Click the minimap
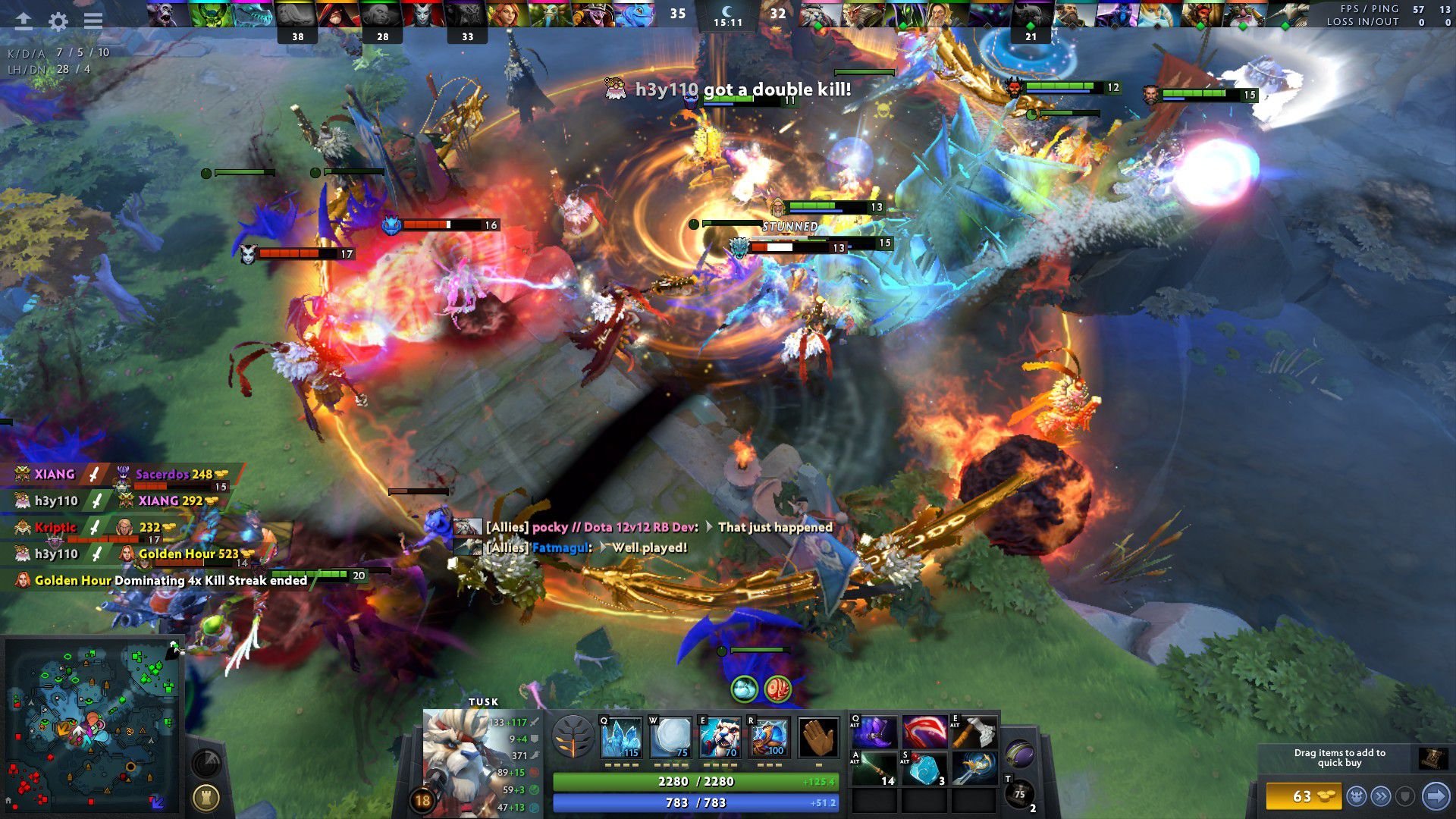Image resolution: width=1456 pixels, height=819 pixels. pyautogui.click(x=91, y=724)
